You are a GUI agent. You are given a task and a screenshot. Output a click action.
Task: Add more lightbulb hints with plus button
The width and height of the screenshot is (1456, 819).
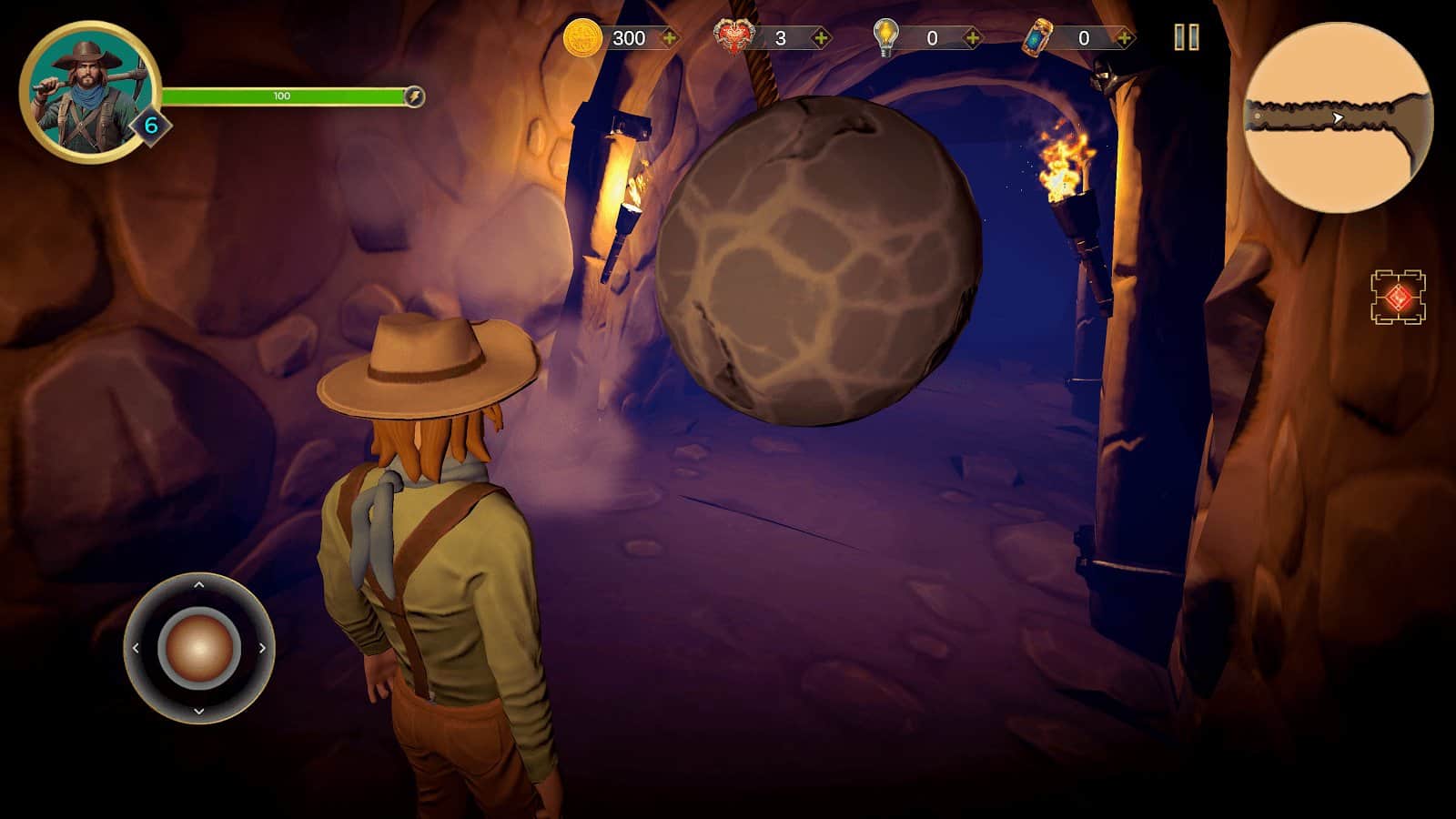click(973, 38)
